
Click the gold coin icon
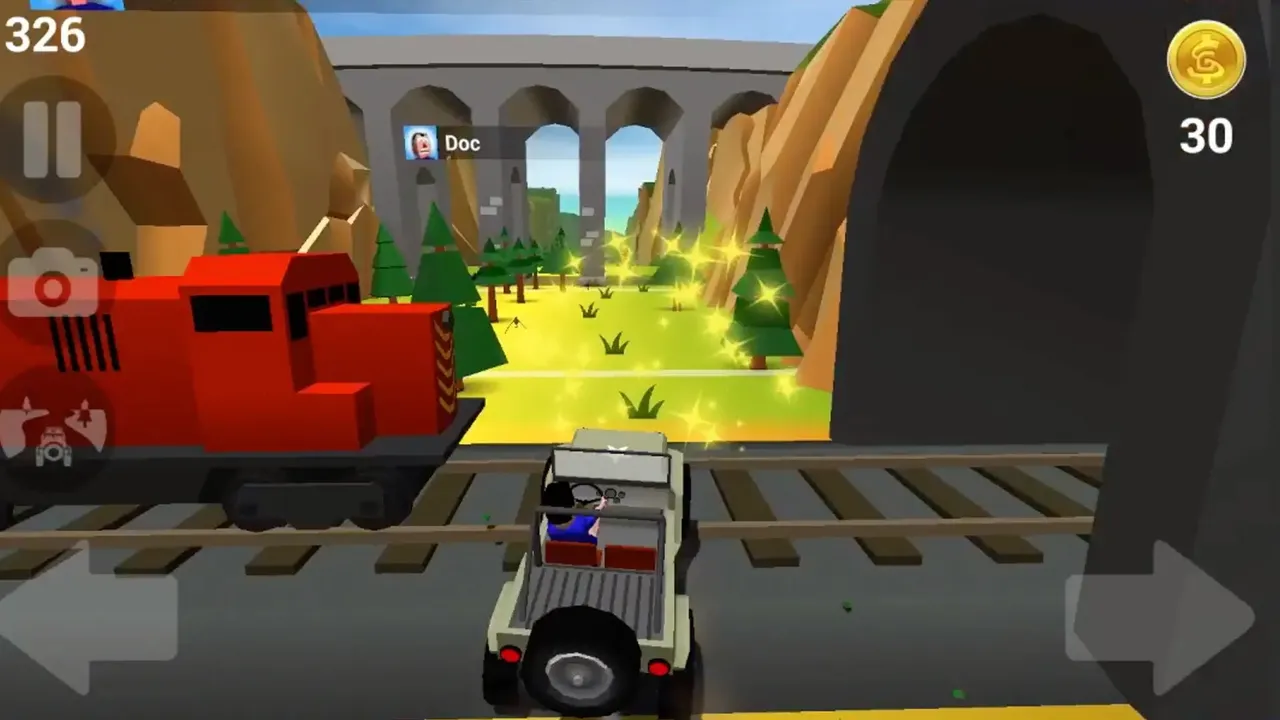coord(1206,60)
